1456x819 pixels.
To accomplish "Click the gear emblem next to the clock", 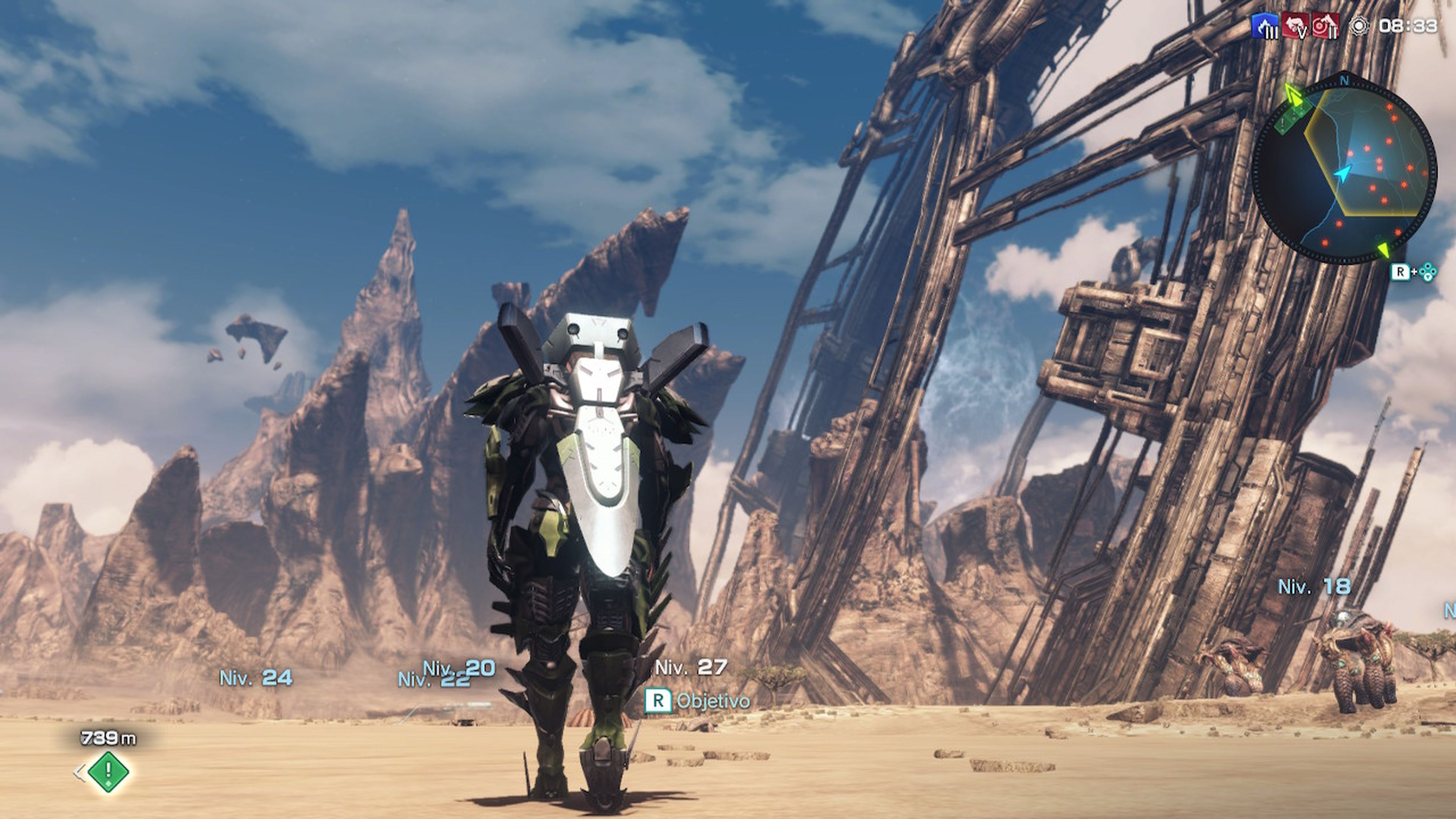I will (1359, 27).
